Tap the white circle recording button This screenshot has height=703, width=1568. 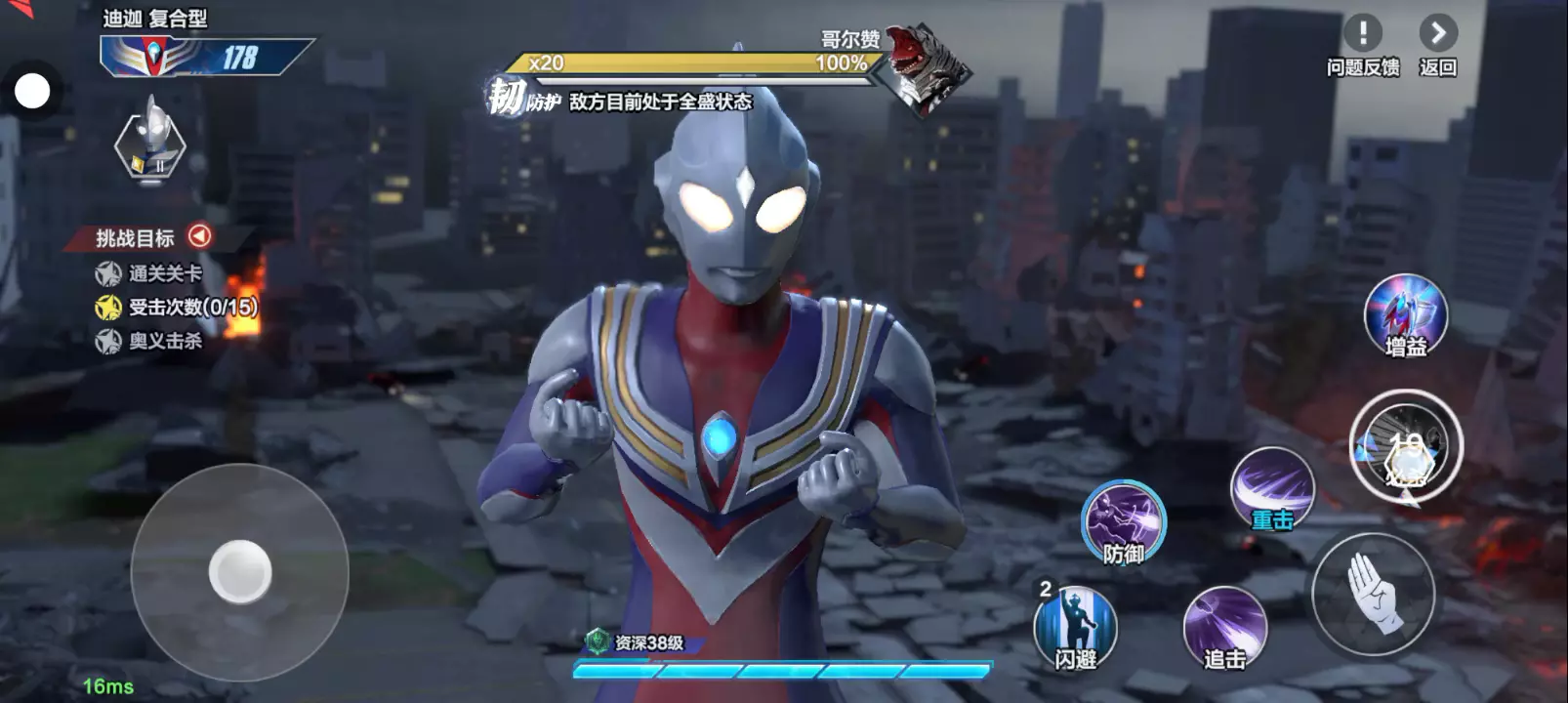32,92
